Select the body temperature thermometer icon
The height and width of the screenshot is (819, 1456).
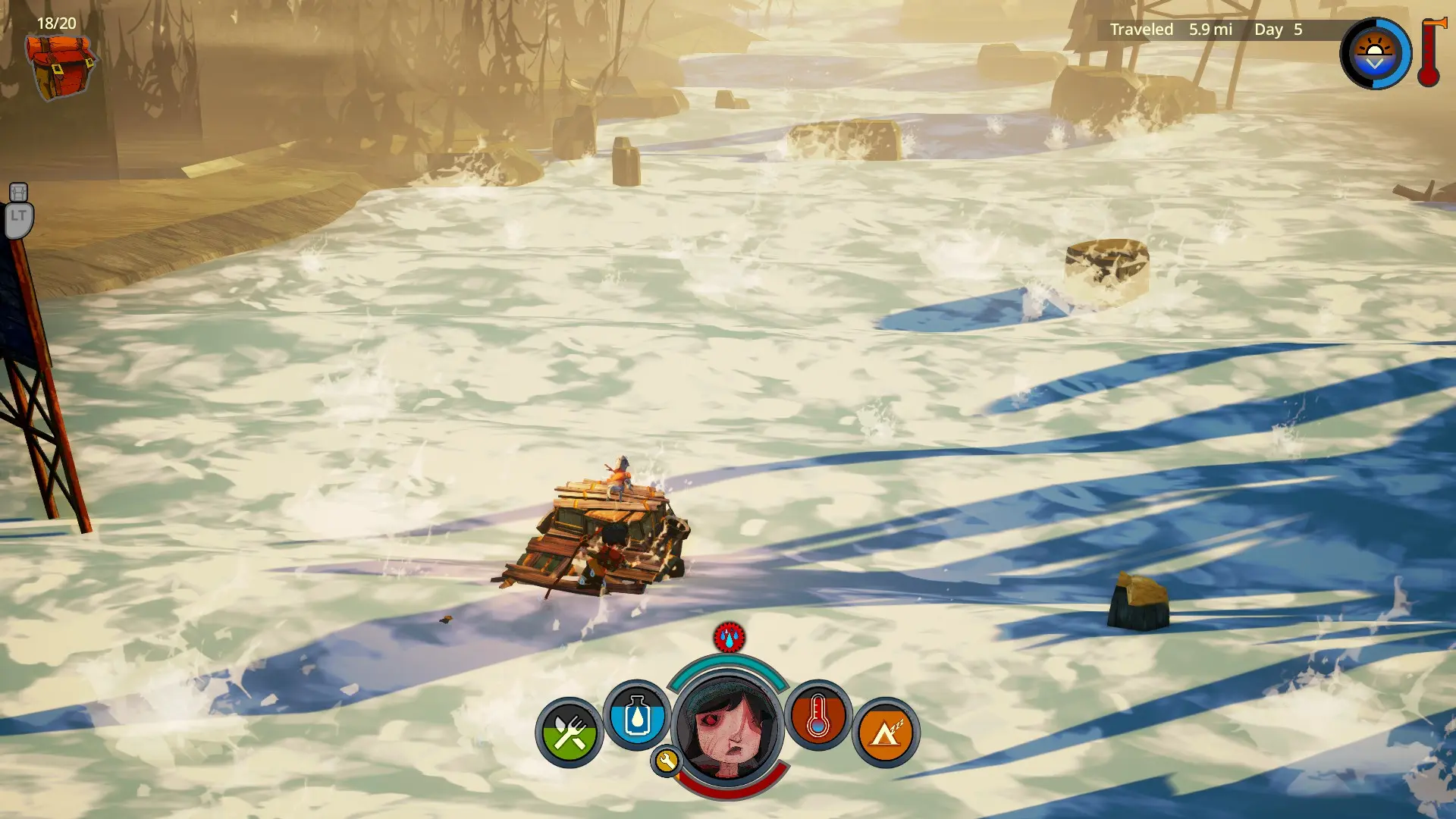[817, 716]
